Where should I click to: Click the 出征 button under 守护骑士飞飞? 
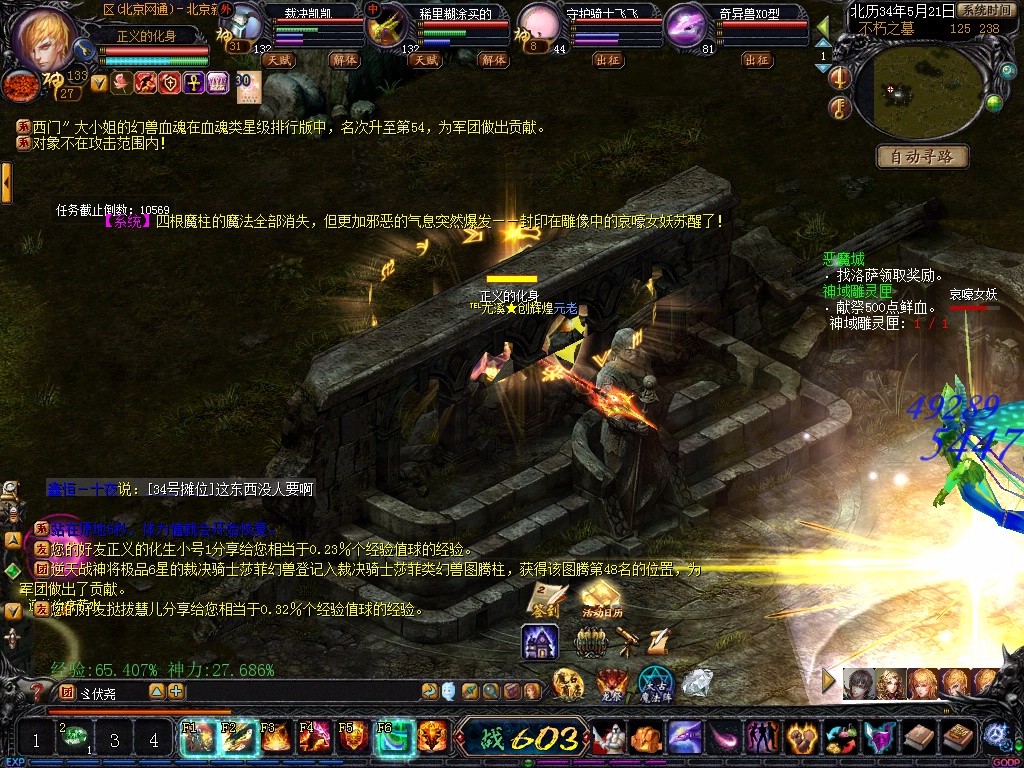[x=607, y=60]
